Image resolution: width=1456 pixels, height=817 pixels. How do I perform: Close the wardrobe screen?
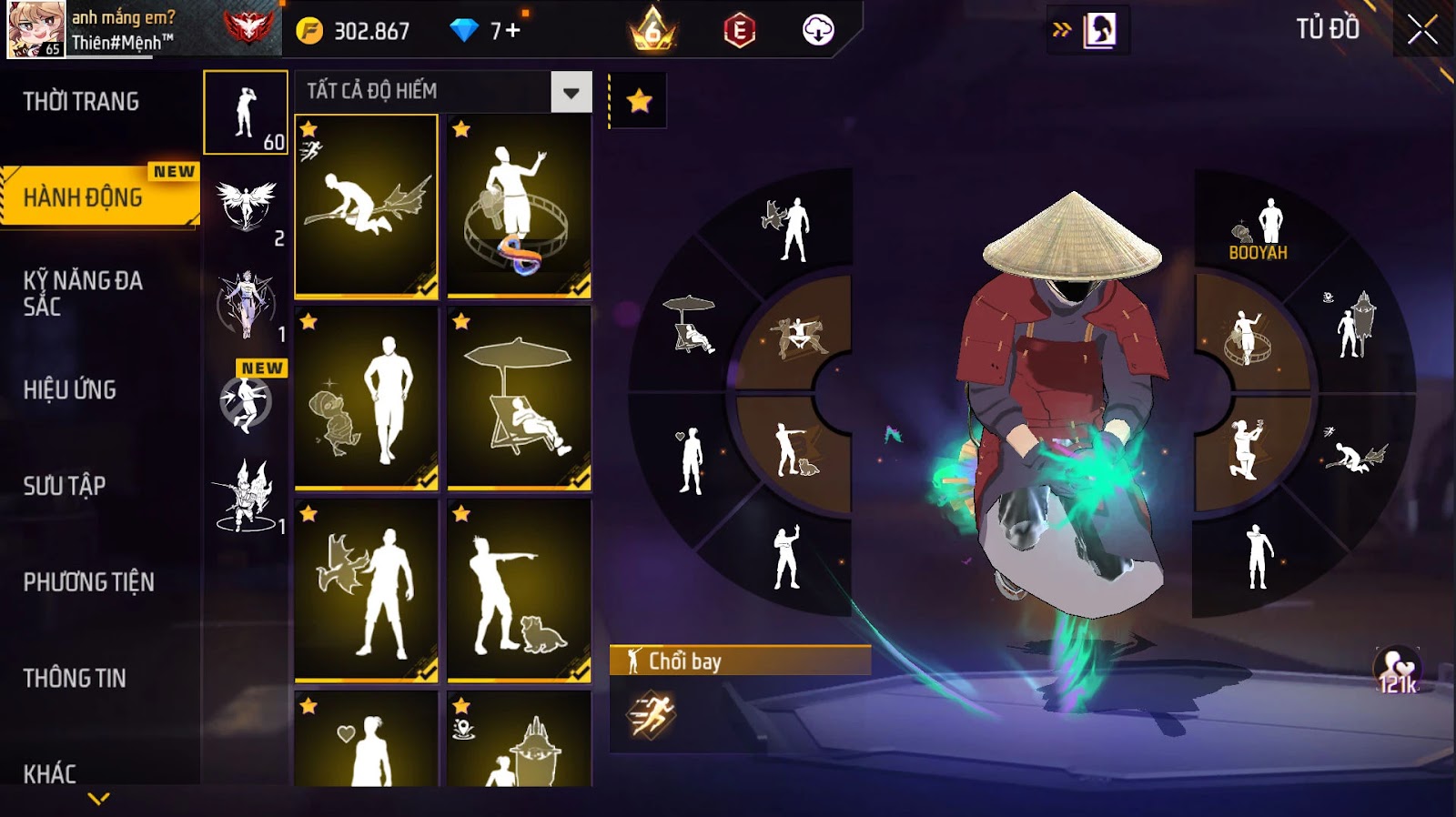tap(1422, 30)
